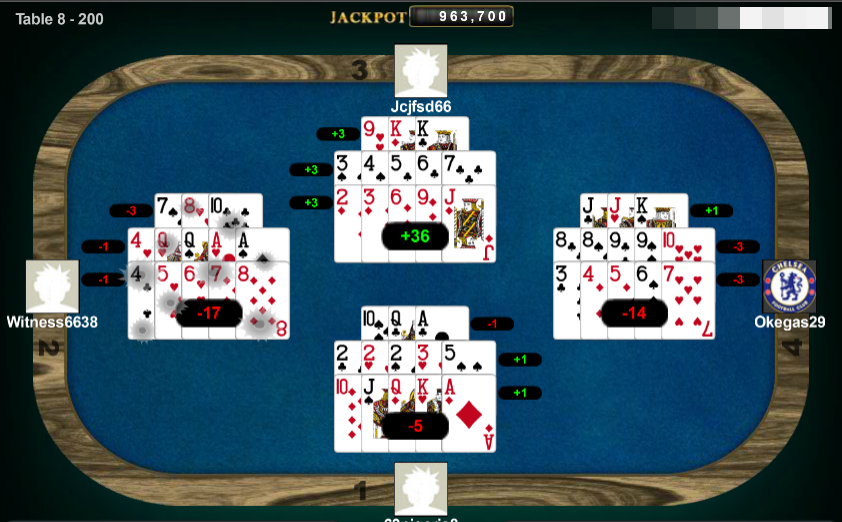Screen dimensions: 842x522
Task: Open the Jackpot amount display
Action: 462,17
